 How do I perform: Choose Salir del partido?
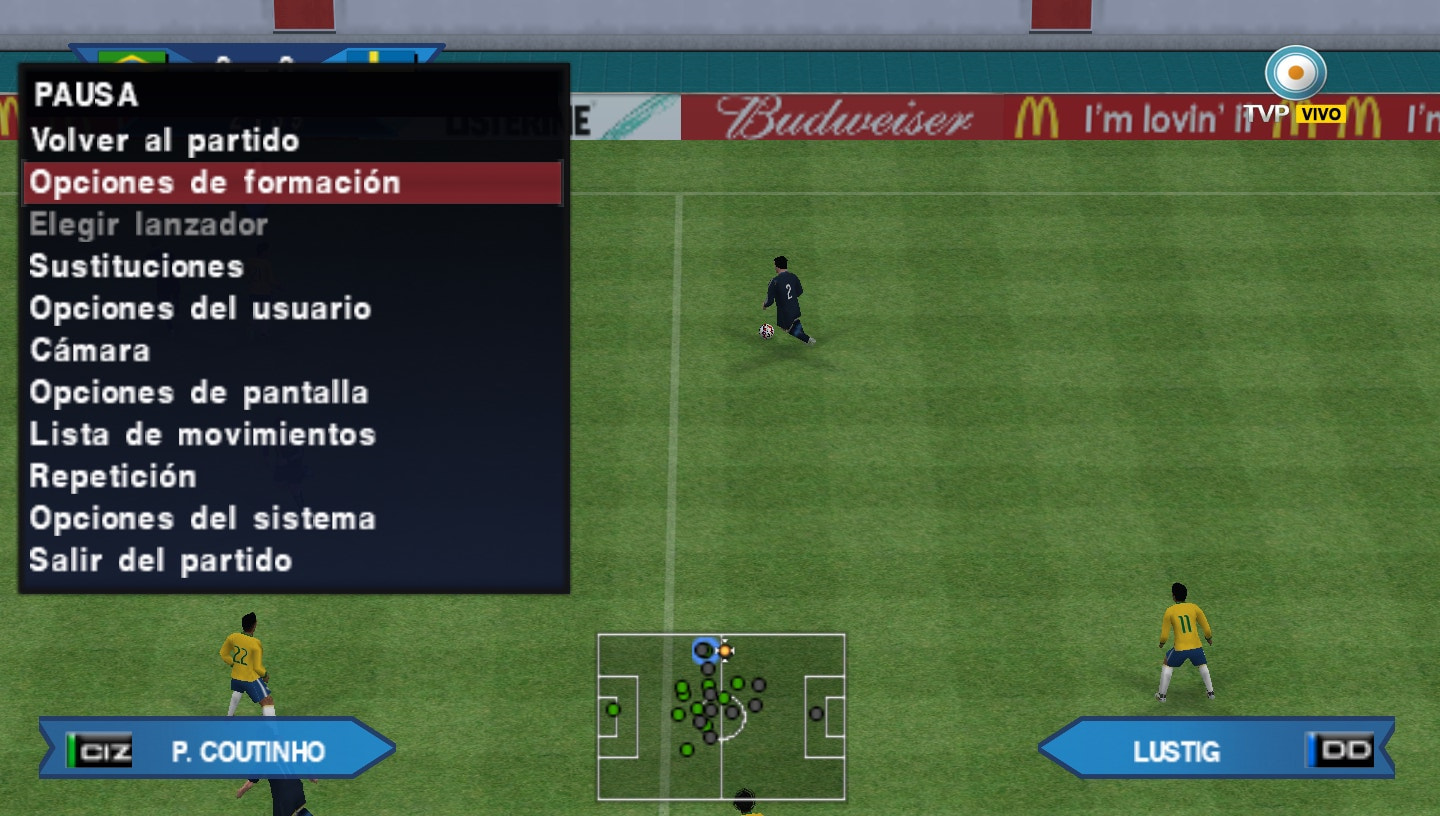tap(158, 560)
